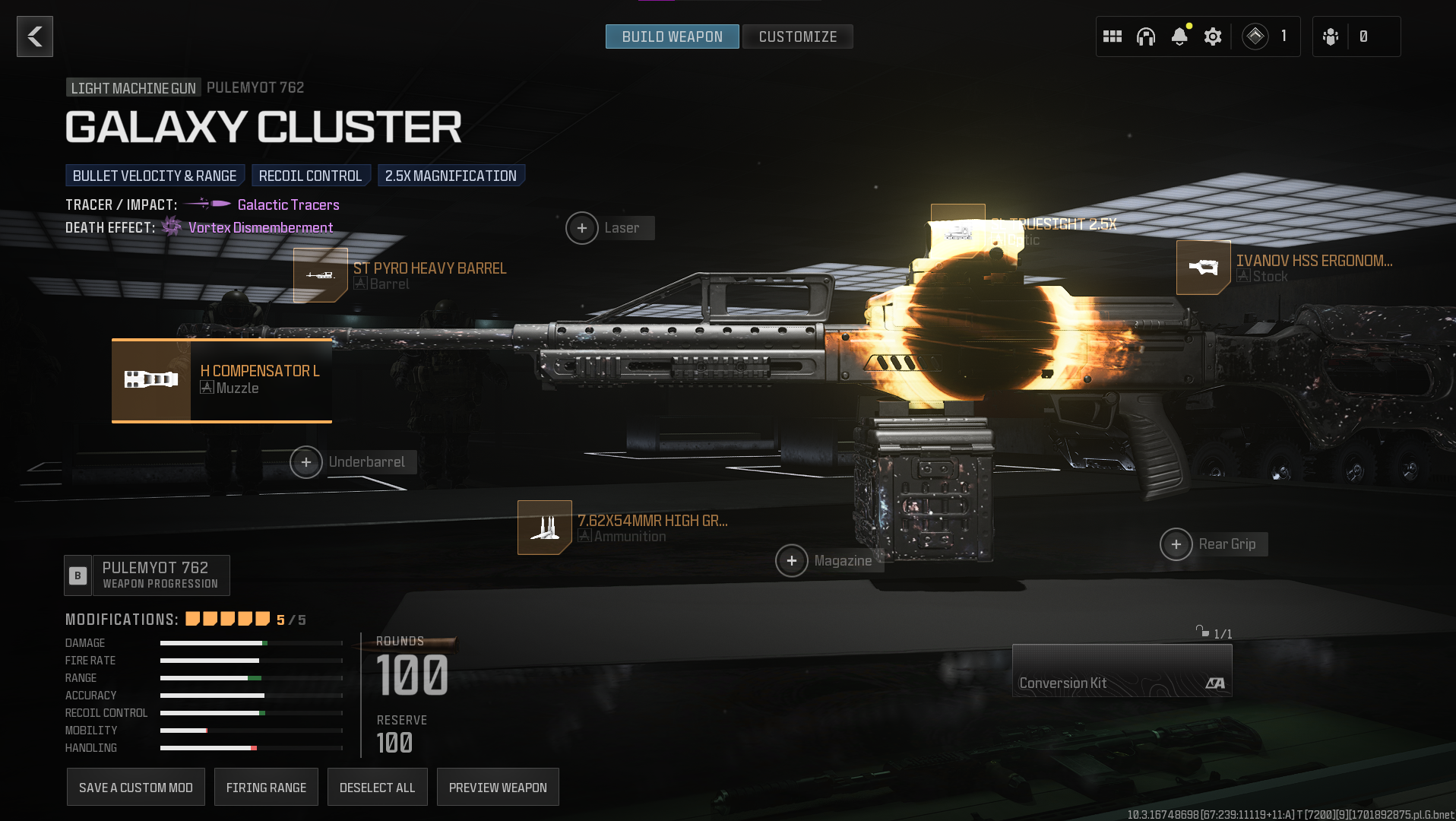Screen dimensions: 1456x821
Task: Choose the H Compensator L muzzle slot
Action: click(x=222, y=380)
